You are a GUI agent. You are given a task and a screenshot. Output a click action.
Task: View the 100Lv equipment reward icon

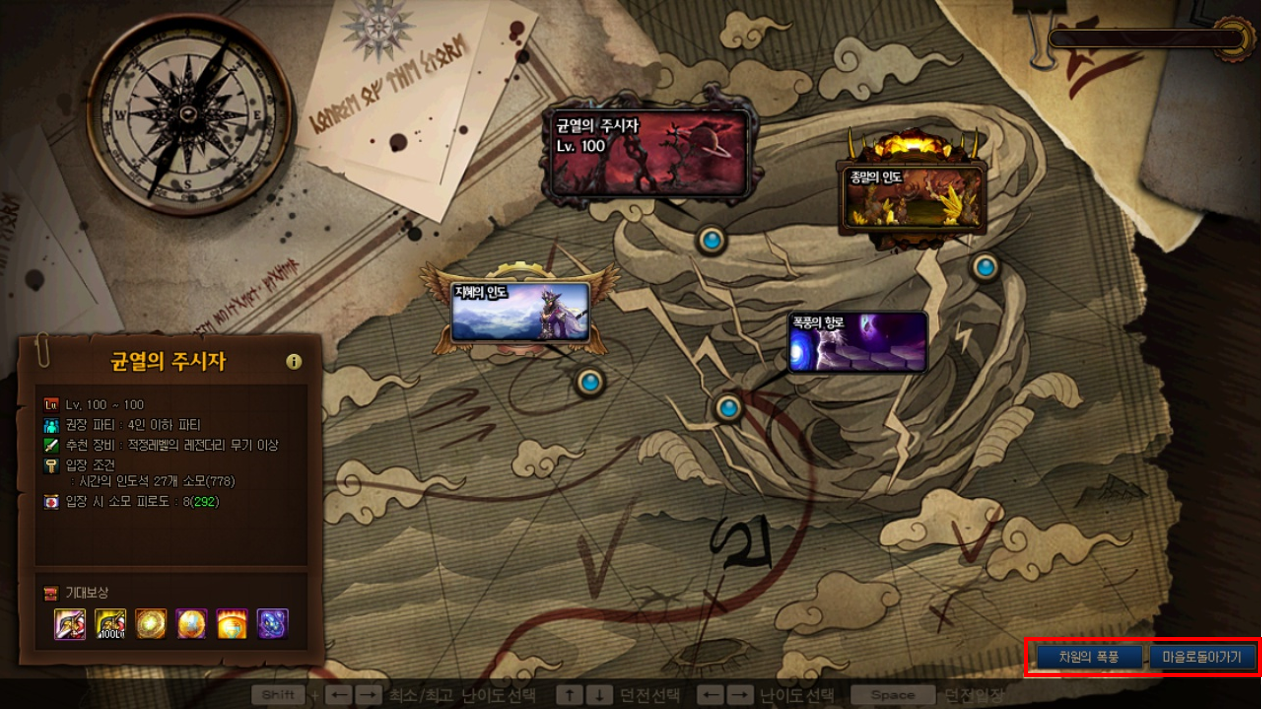coord(110,624)
